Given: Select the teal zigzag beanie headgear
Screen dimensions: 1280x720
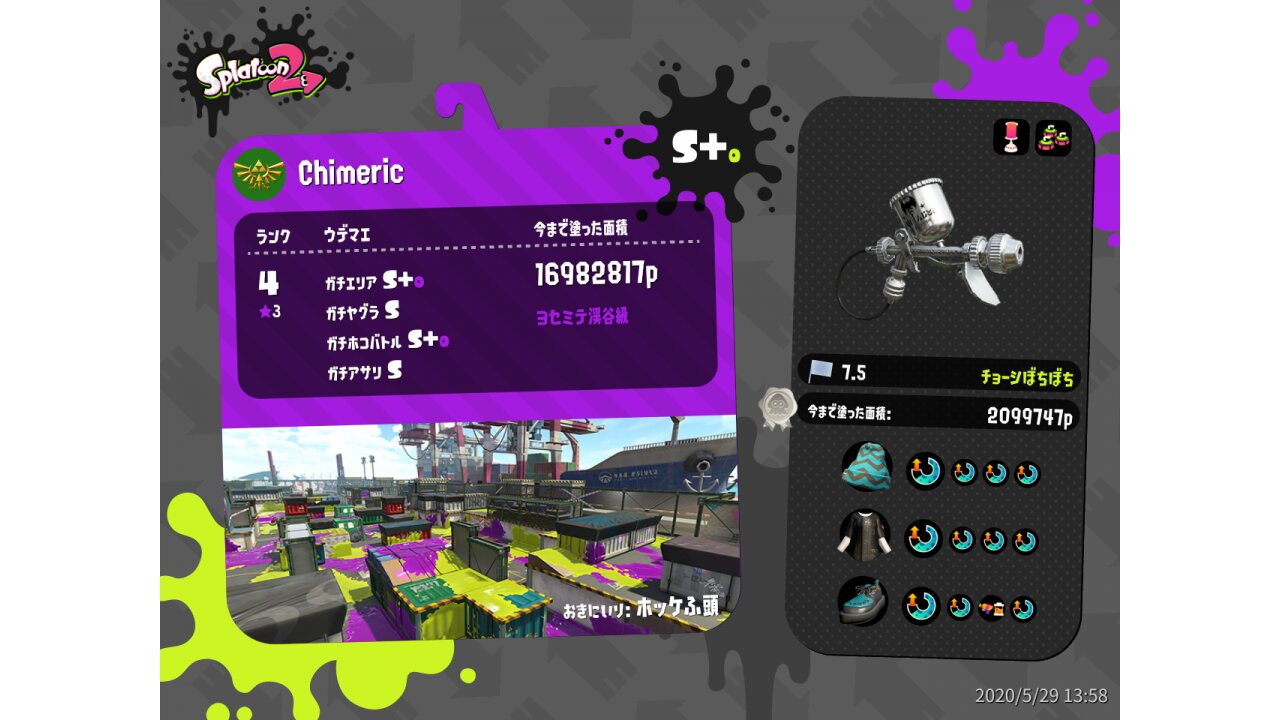Looking at the screenshot, I should (866, 467).
